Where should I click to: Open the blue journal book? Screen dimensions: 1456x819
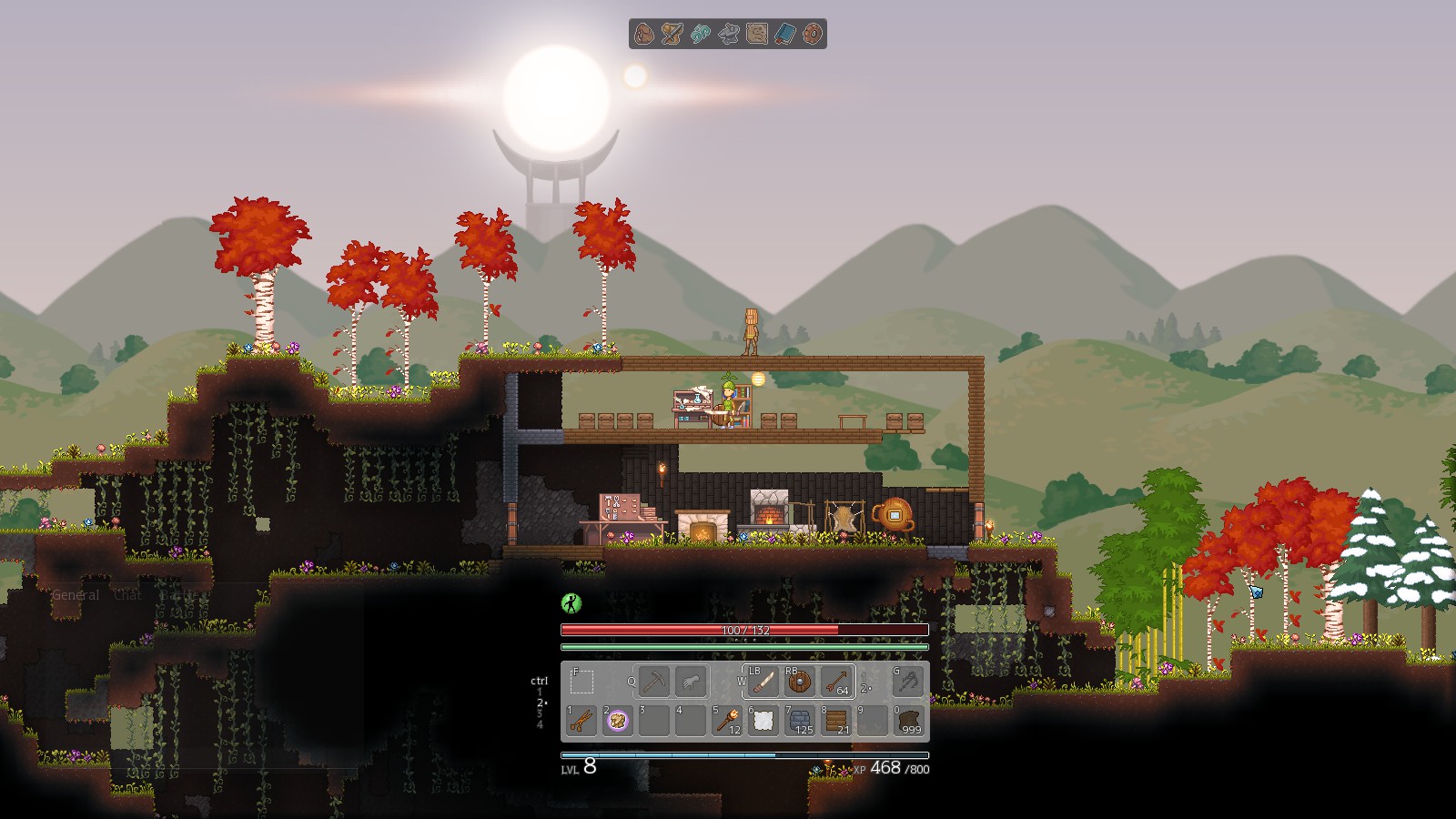(784, 35)
